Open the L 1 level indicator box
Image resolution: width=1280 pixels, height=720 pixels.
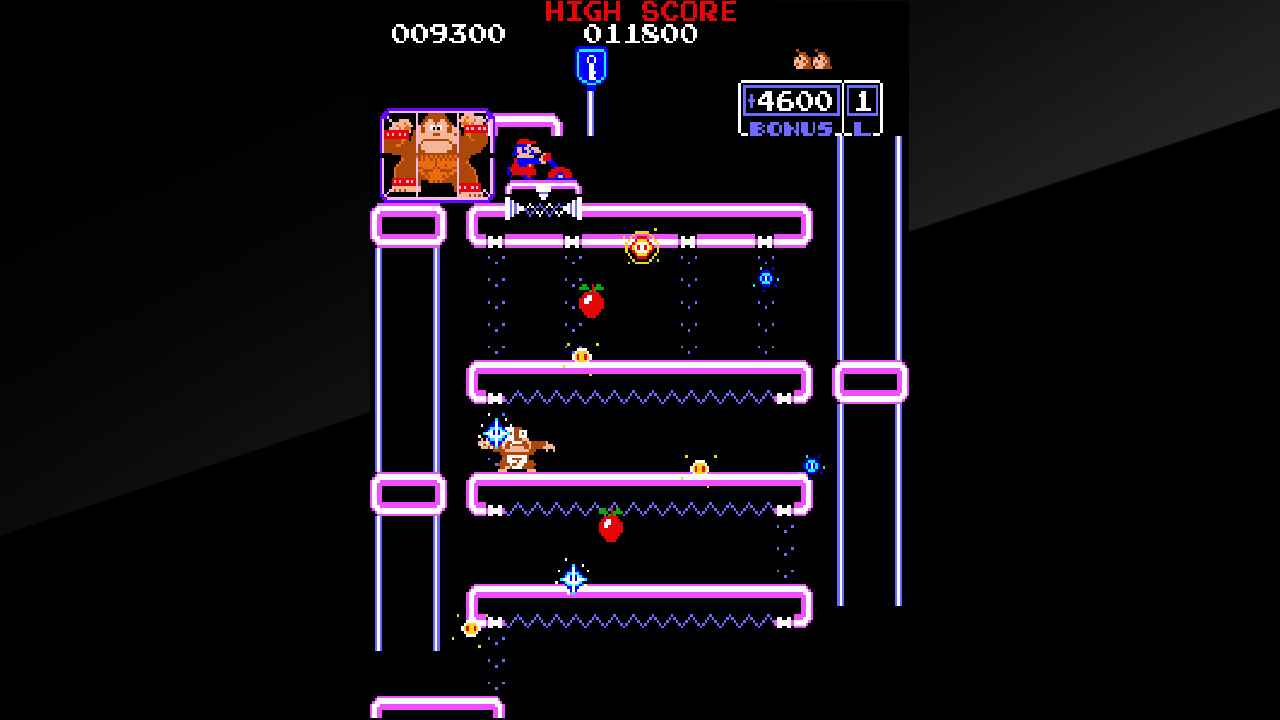861,100
